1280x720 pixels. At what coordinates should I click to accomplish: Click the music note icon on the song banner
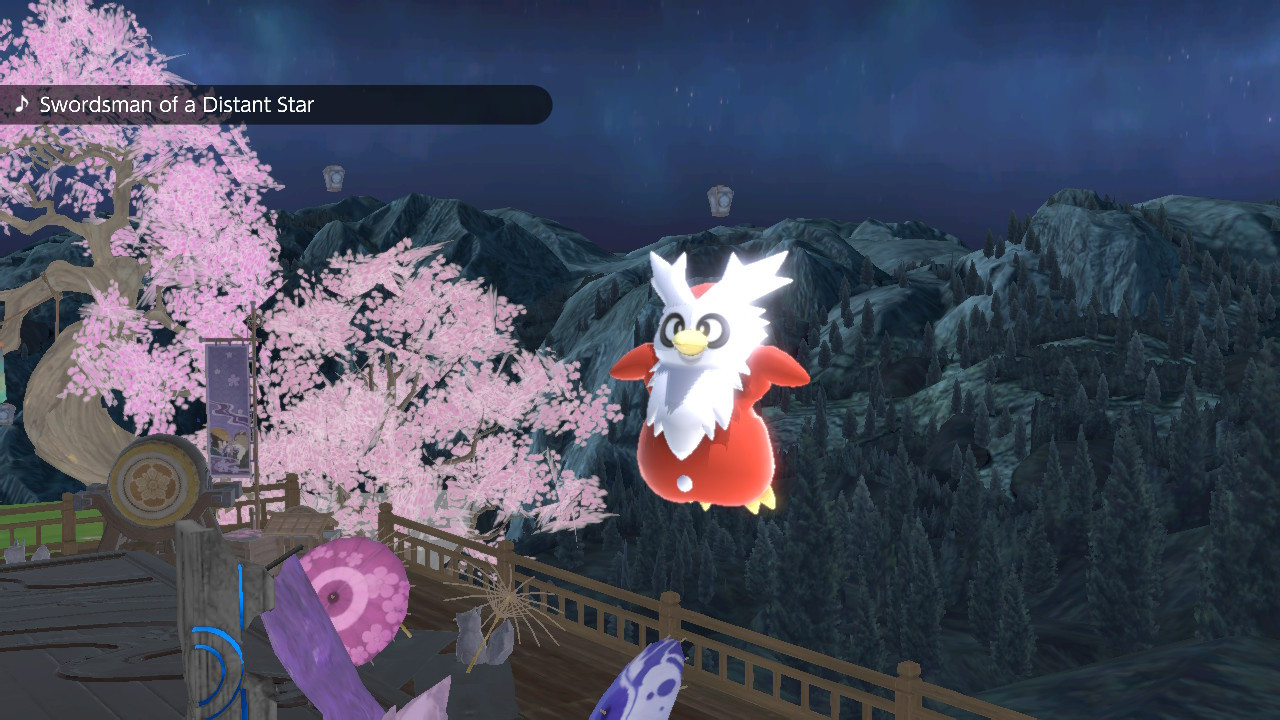tap(22, 104)
